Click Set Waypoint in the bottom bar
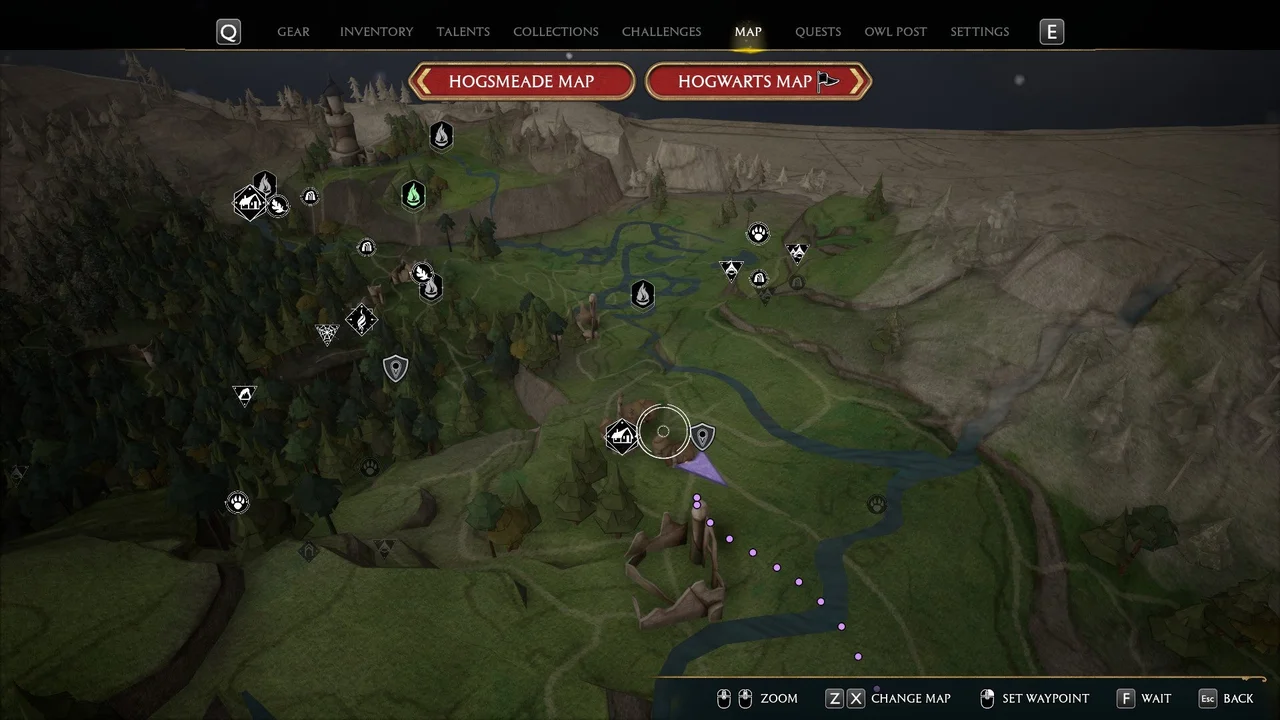 pyautogui.click(x=1045, y=698)
